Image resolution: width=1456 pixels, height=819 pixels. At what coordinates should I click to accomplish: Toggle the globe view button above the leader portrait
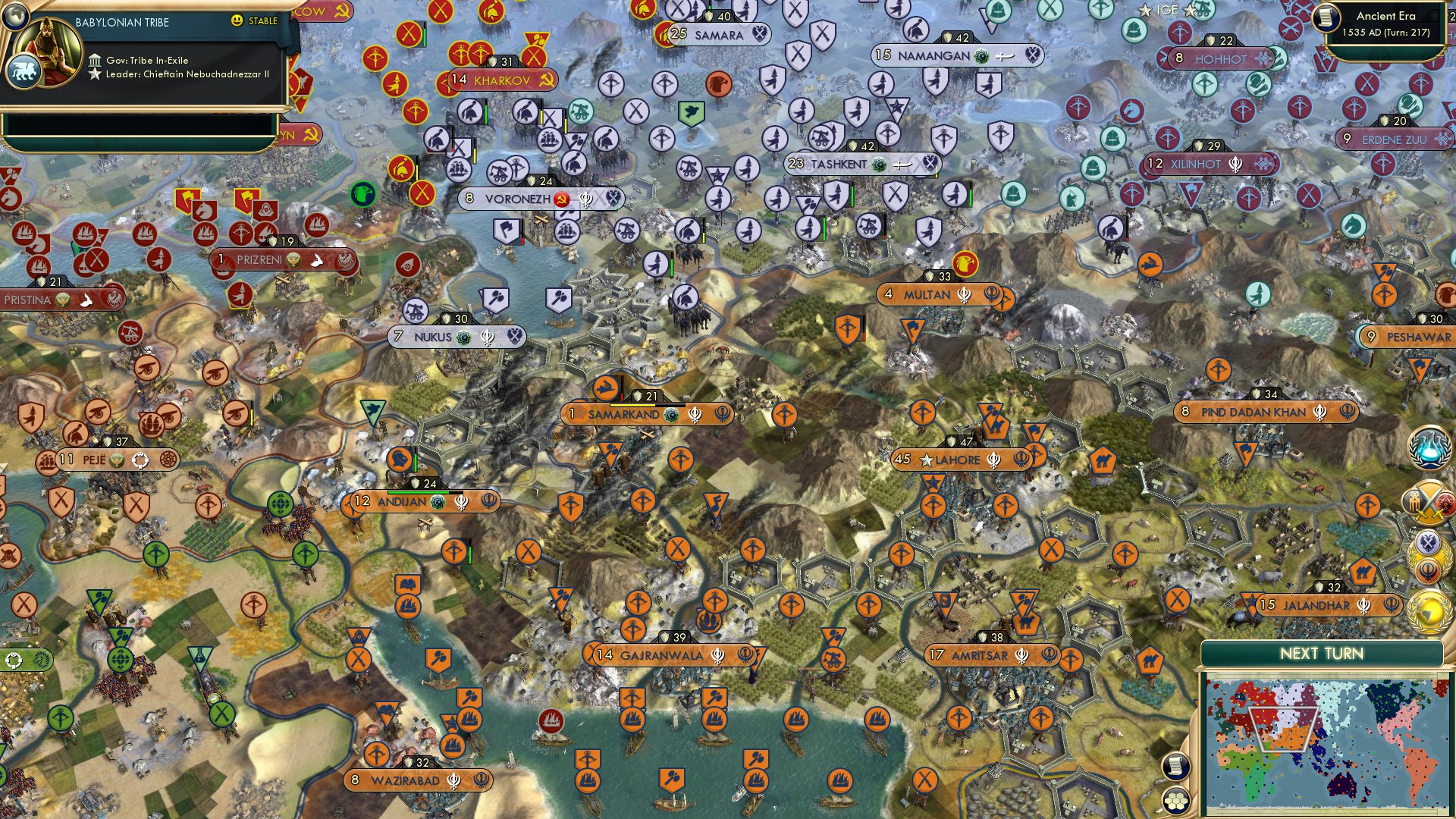click(x=15, y=17)
